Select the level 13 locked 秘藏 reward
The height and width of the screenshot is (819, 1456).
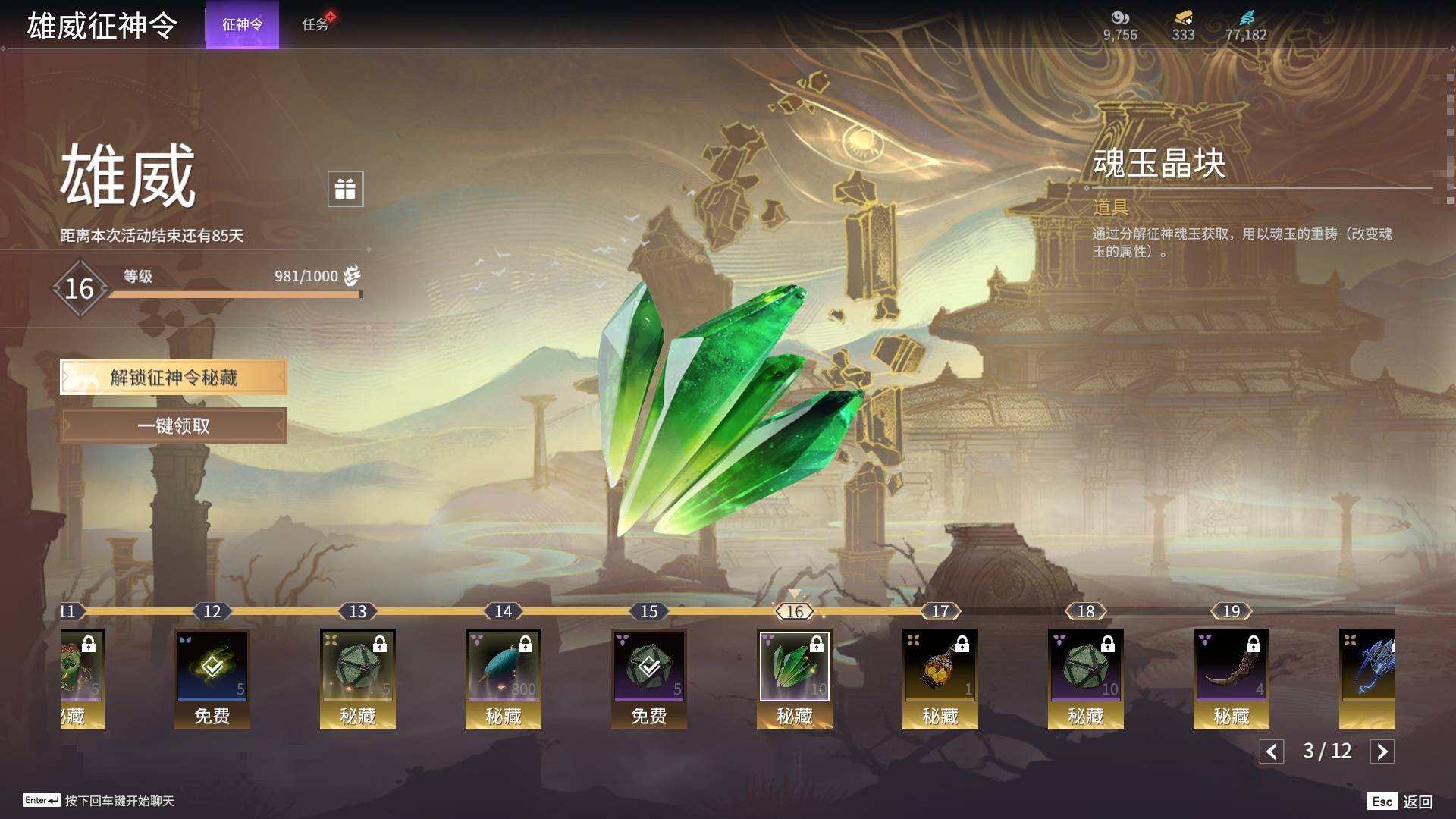(x=358, y=667)
